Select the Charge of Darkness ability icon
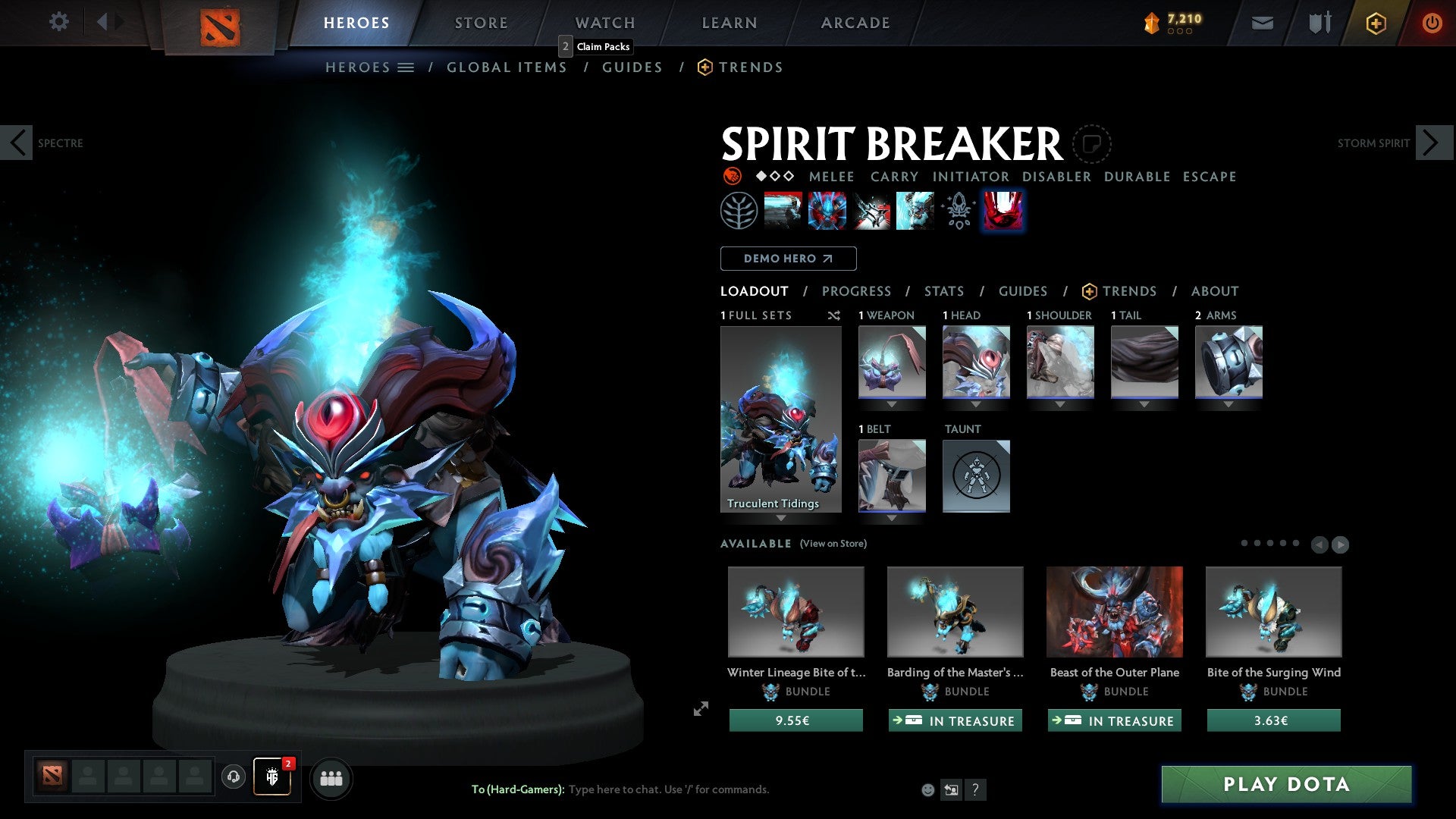 (x=783, y=210)
